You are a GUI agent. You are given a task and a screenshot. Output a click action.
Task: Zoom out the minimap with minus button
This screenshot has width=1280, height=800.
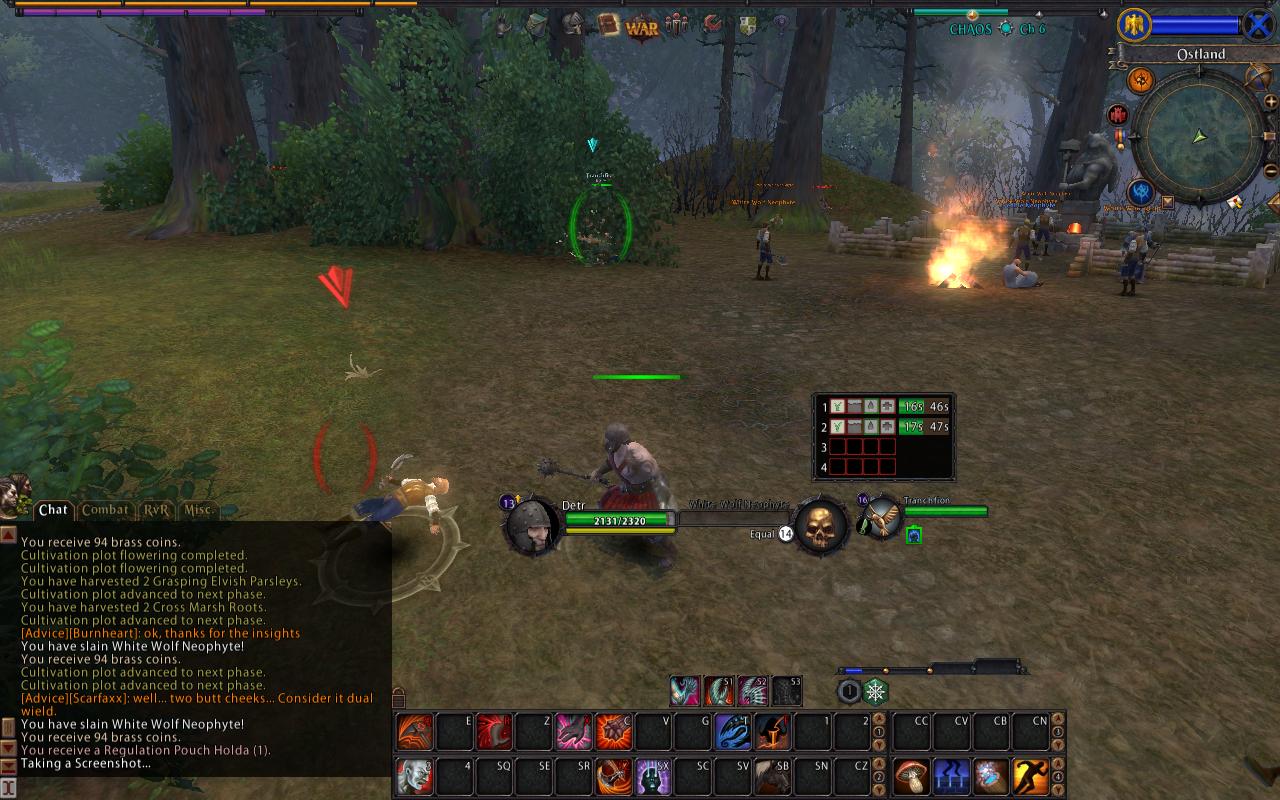click(1271, 172)
